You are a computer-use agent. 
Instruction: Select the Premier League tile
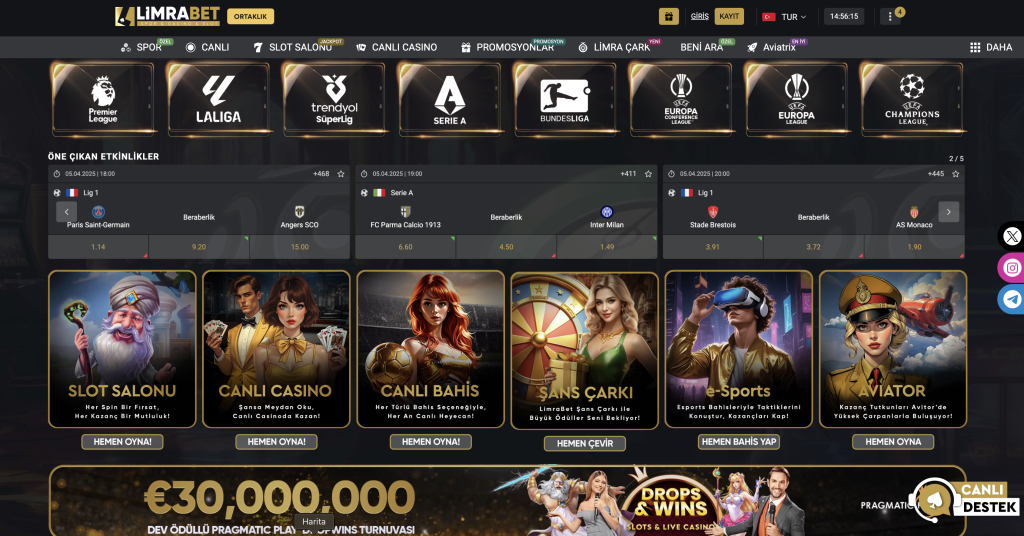(103, 98)
